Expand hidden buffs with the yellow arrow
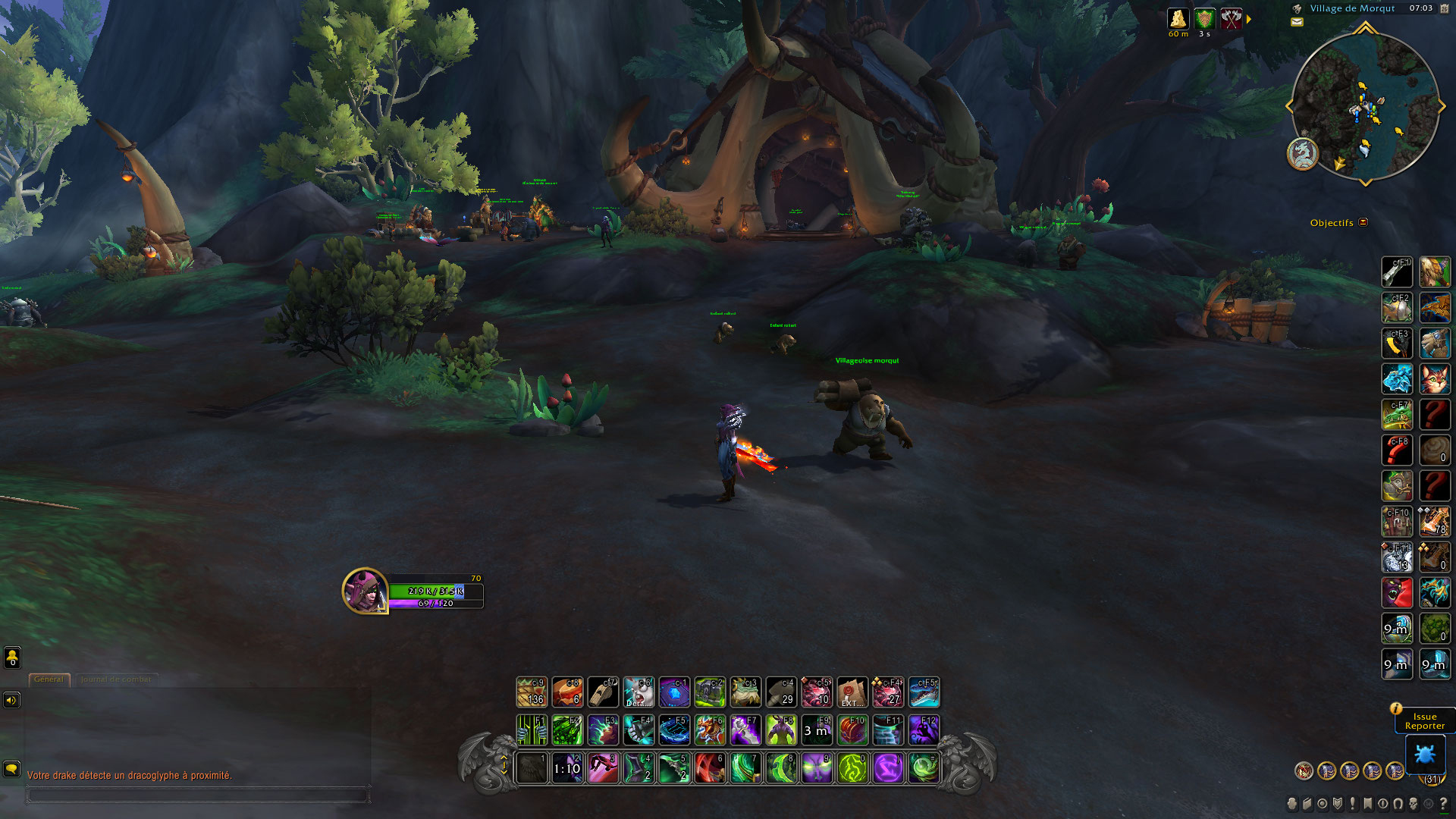Viewport: 1456px width, 819px height. (x=1249, y=19)
